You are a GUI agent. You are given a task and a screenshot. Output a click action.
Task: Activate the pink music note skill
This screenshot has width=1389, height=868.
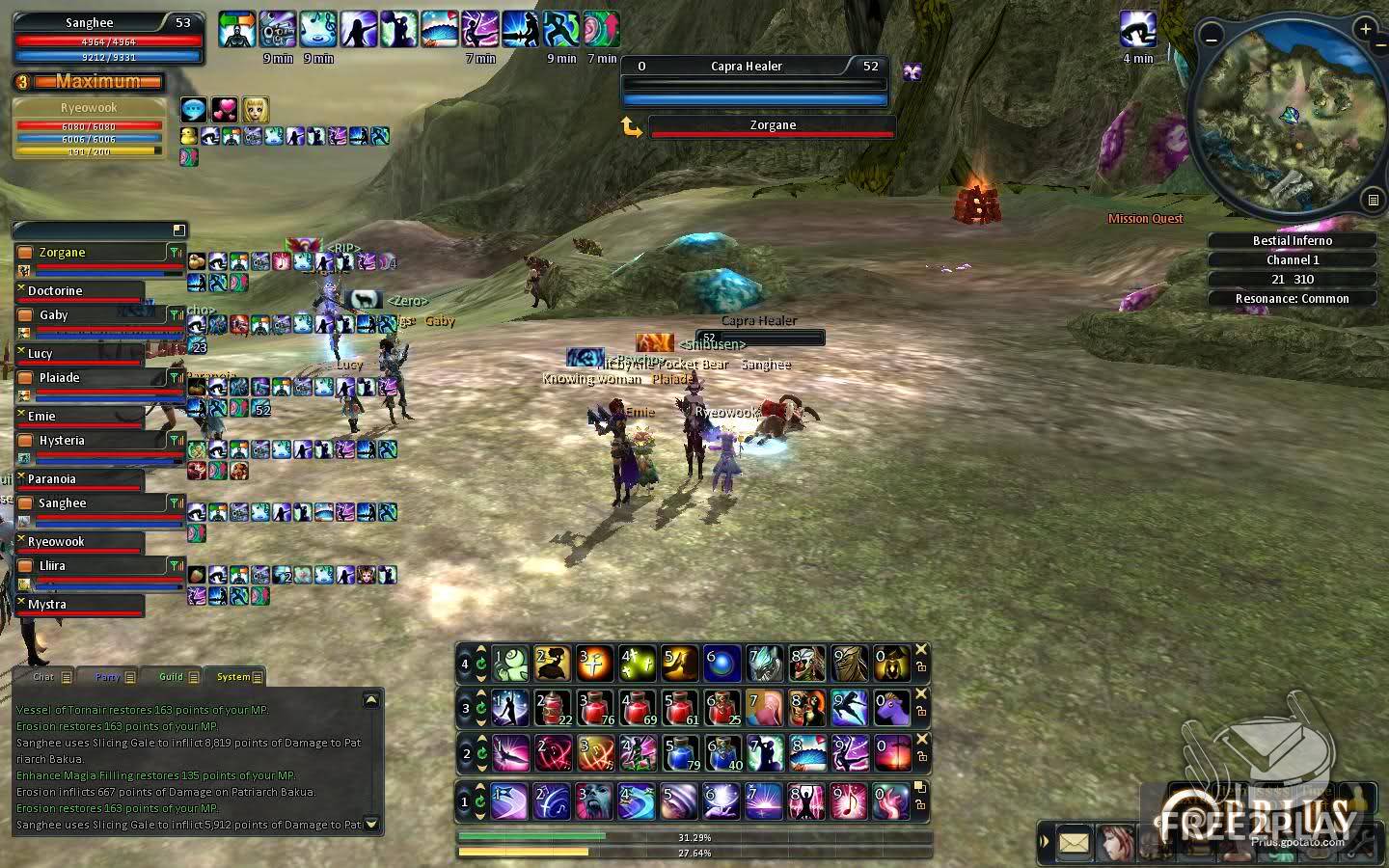tap(849, 800)
